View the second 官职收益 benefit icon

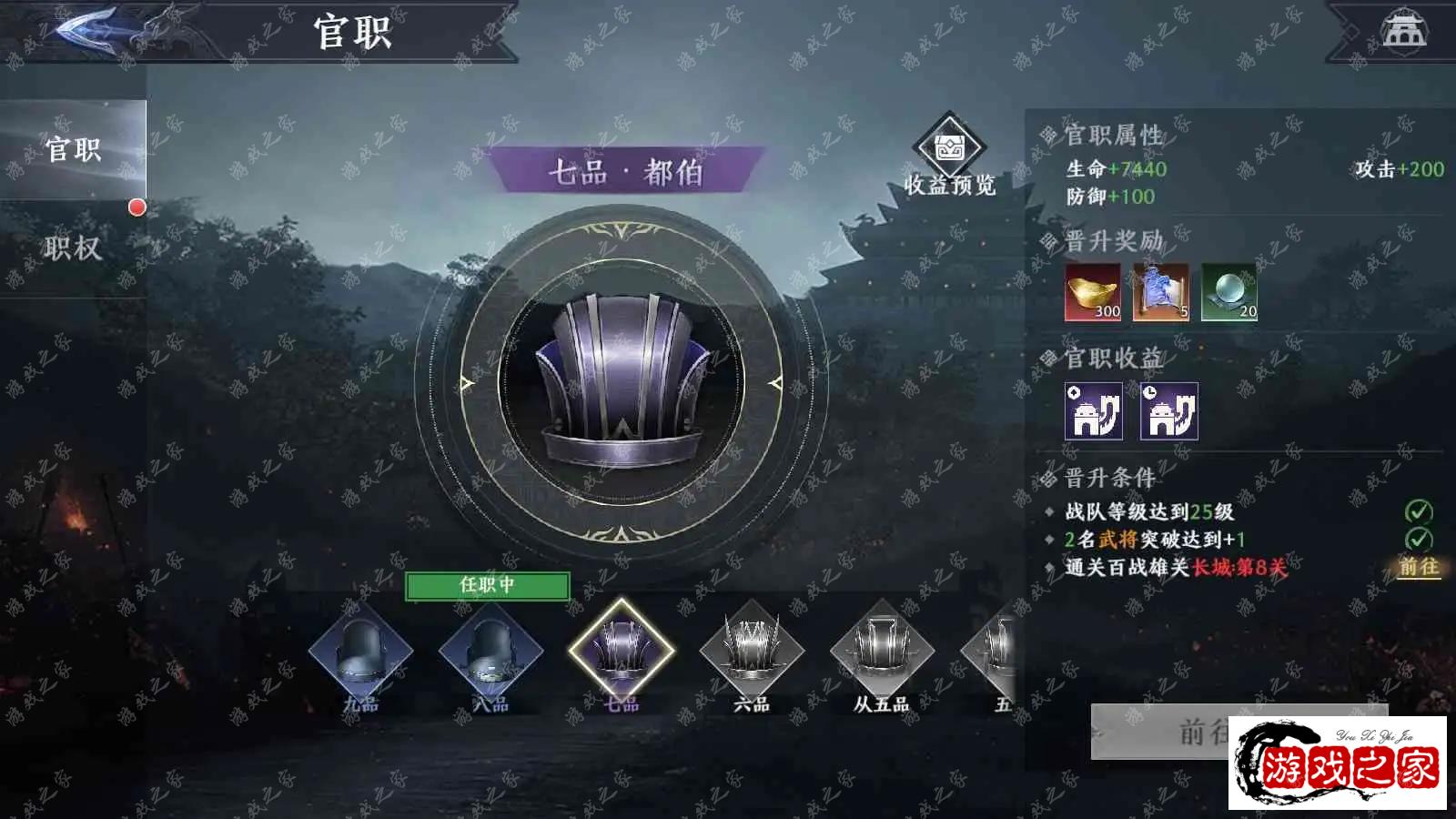1169,411
